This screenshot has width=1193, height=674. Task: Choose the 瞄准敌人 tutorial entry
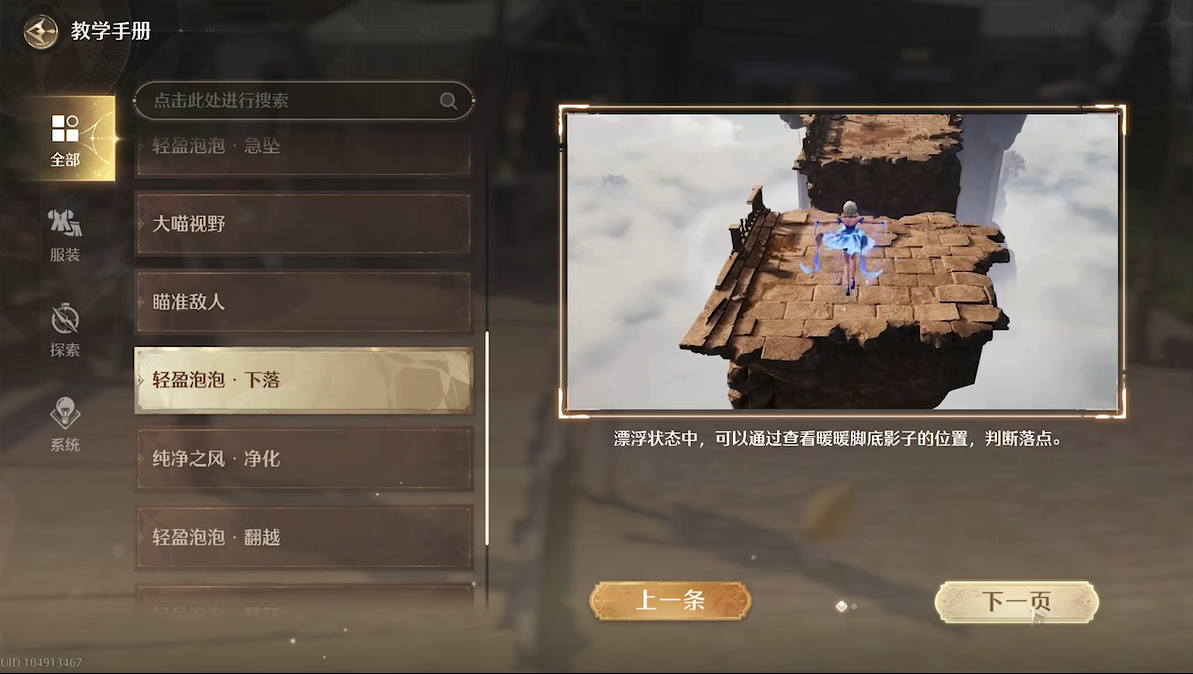(303, 302)
